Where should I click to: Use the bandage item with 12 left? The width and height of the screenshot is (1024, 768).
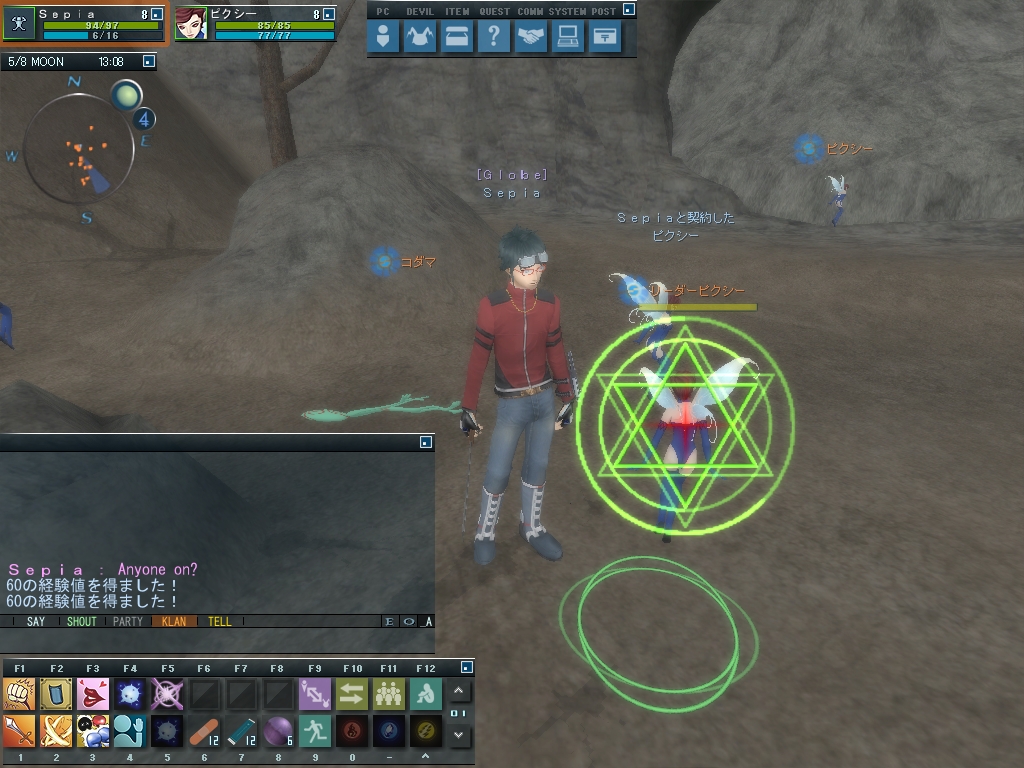coord(204,731)
